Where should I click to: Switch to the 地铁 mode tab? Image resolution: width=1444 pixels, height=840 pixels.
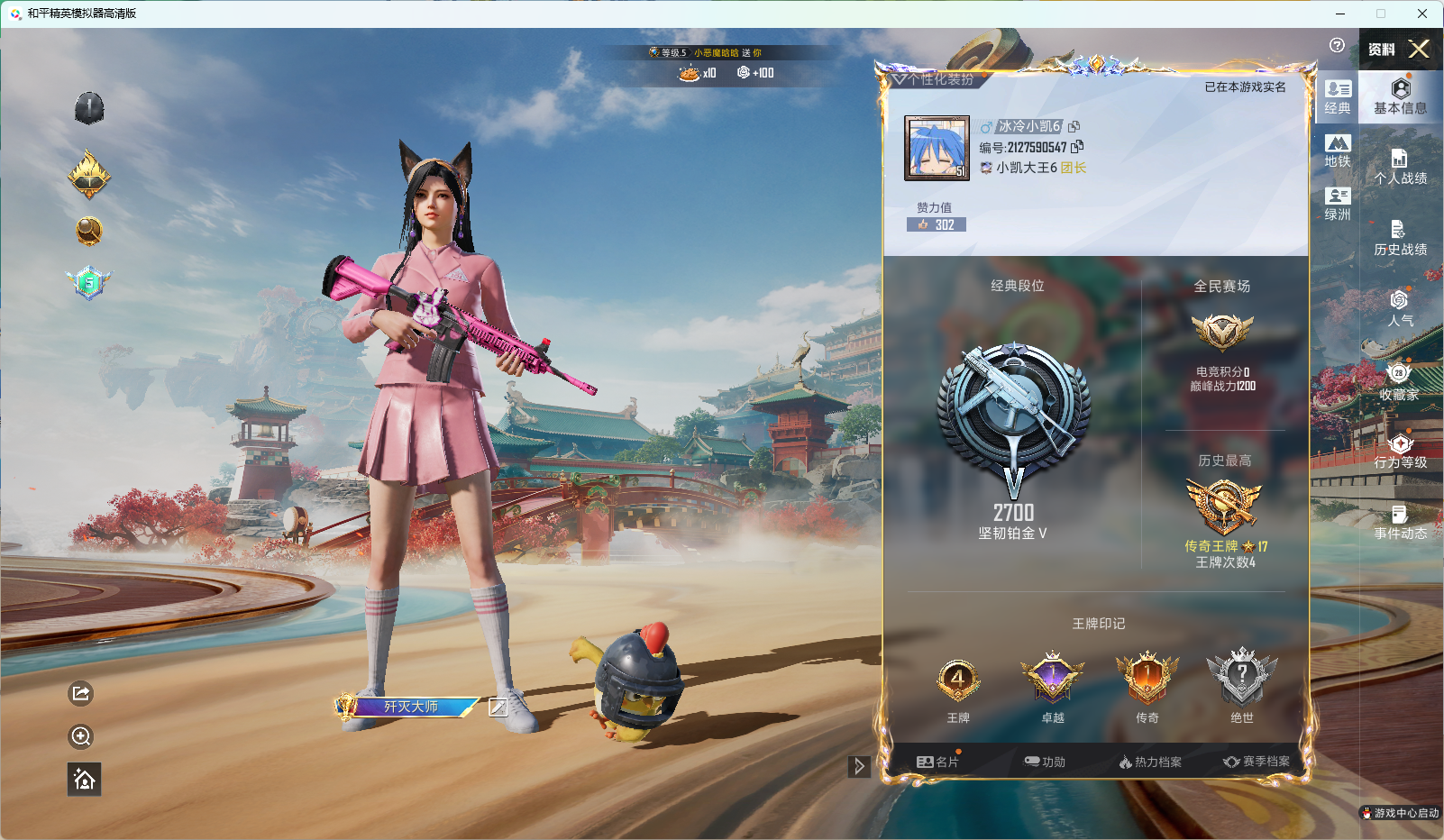tap(1338, 151)
